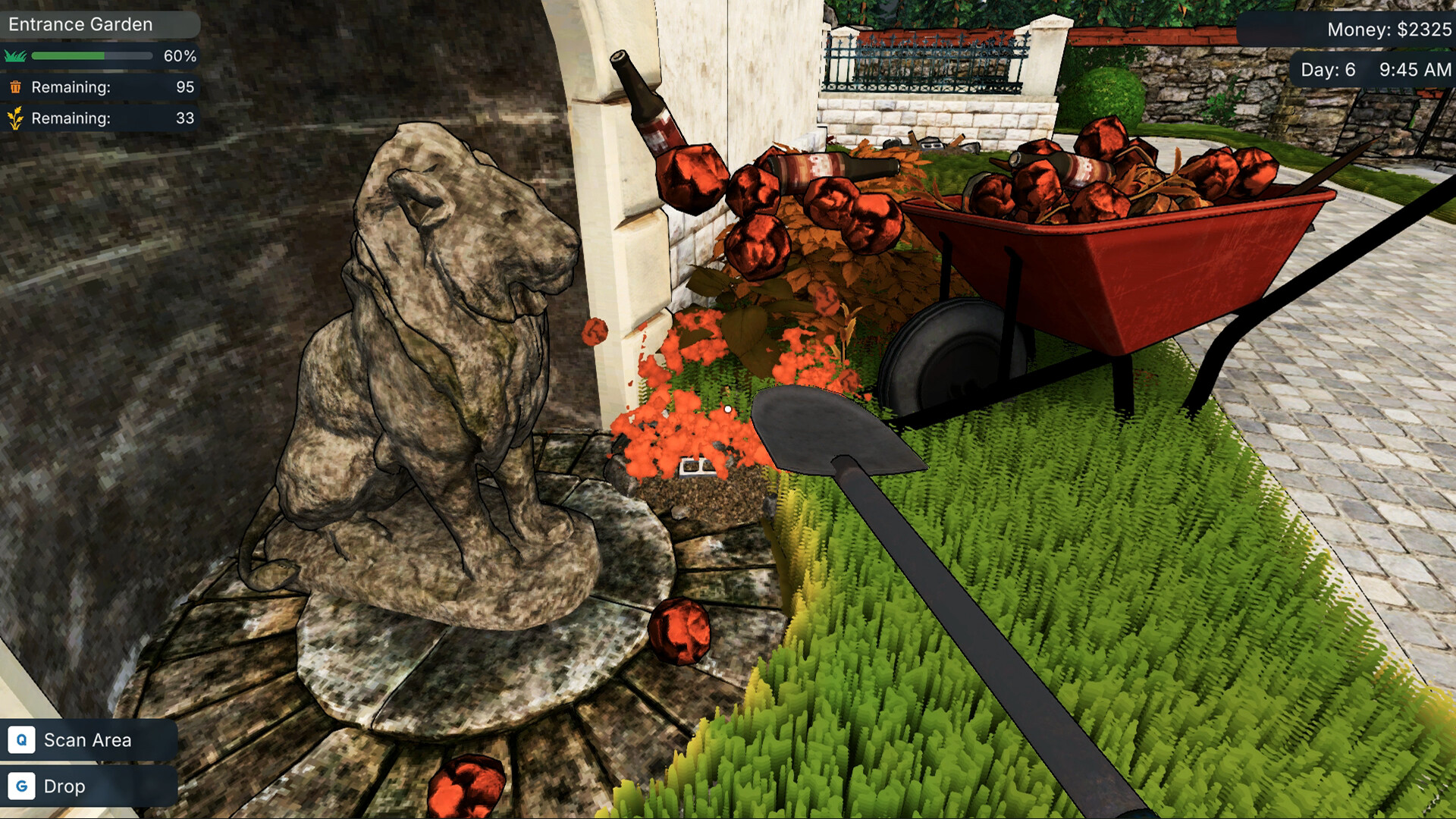Click the Entrance Garden title bar
The height and width of the screenshot is (819, 1456).
[80, 24]
